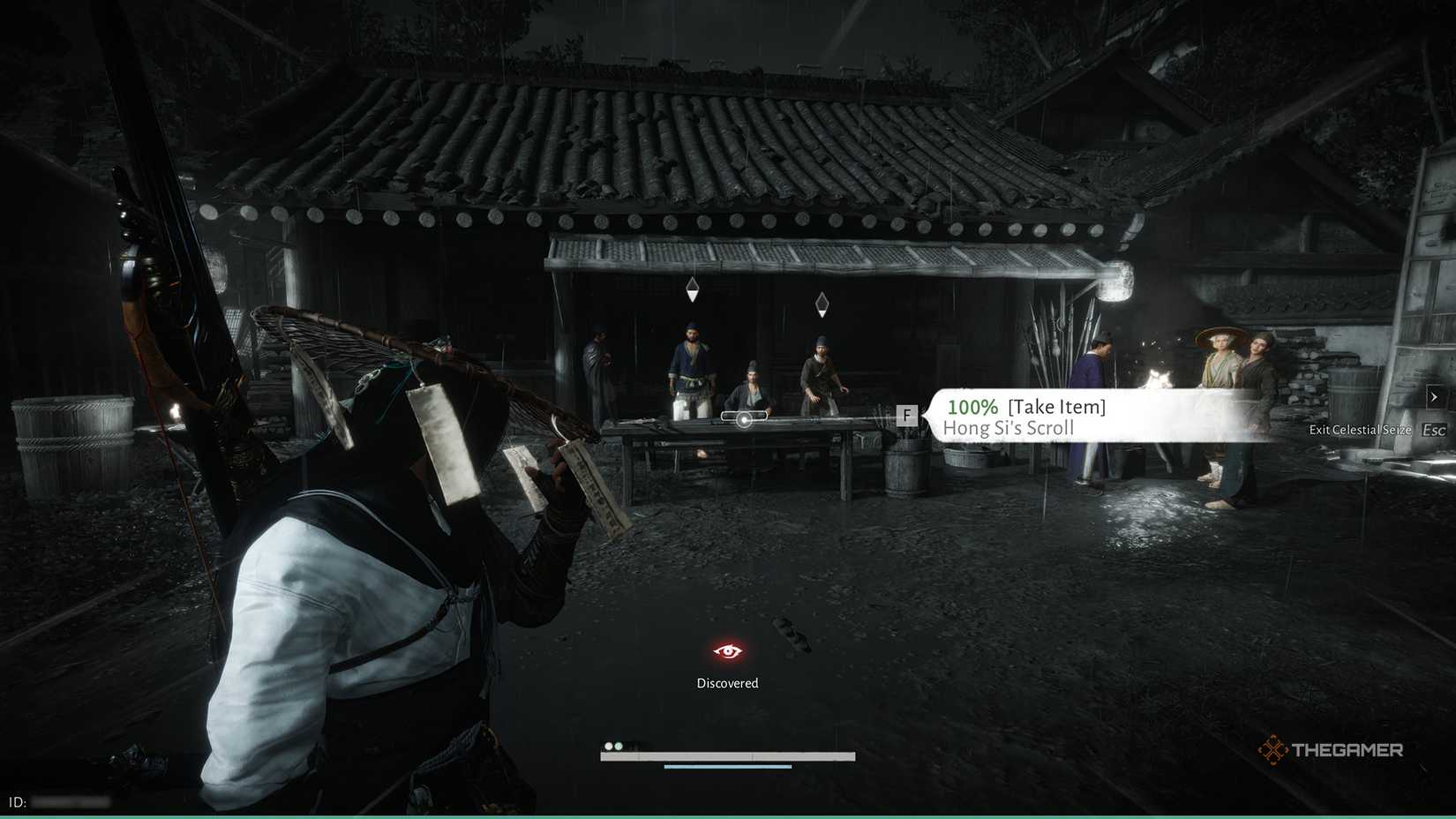Select the diamond marker above the right-side villager
Screen dimensions: 1456x819
[x=822, y=304]
